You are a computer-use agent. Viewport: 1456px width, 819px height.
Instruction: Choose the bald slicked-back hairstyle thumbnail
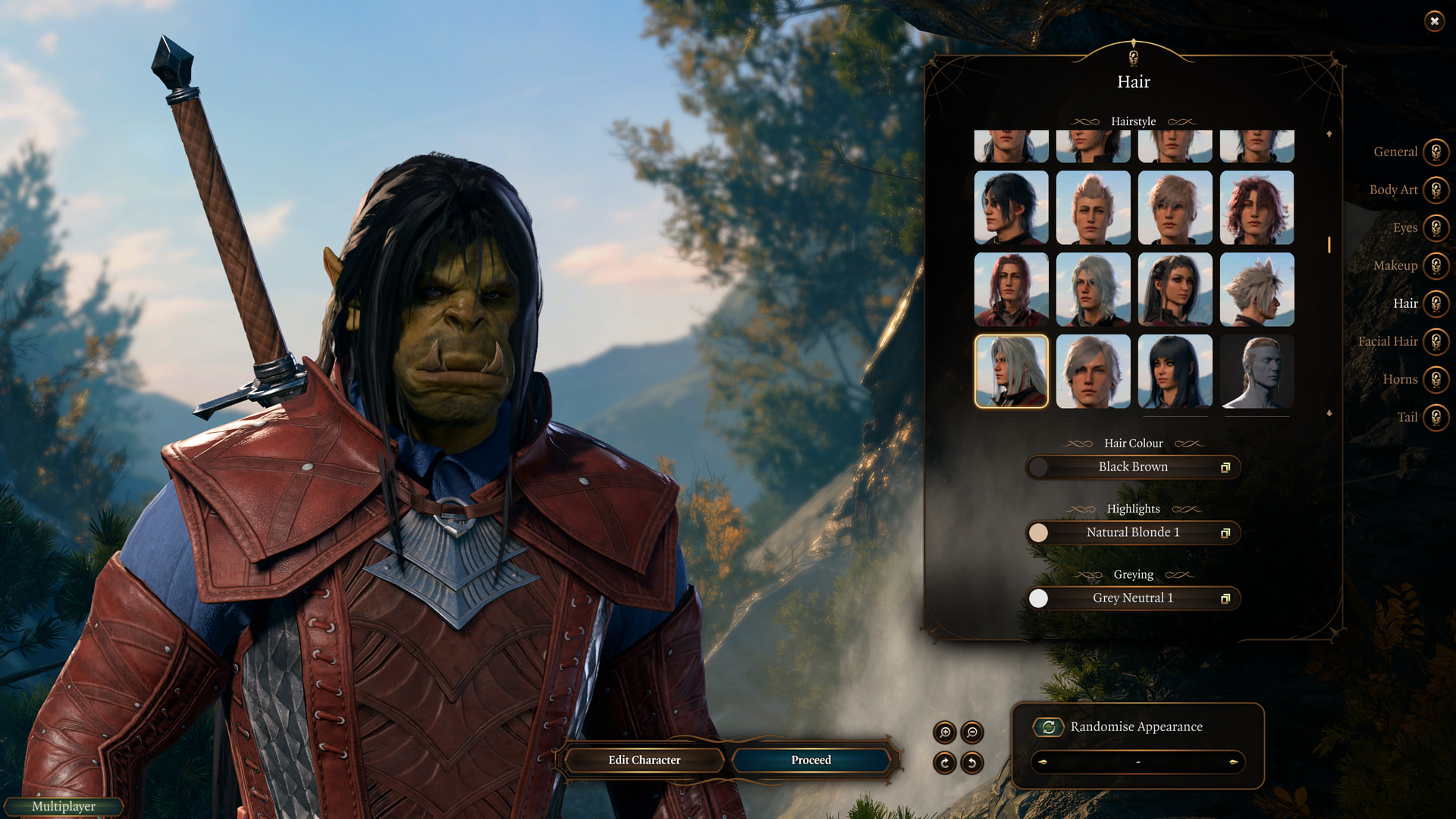1257,372
